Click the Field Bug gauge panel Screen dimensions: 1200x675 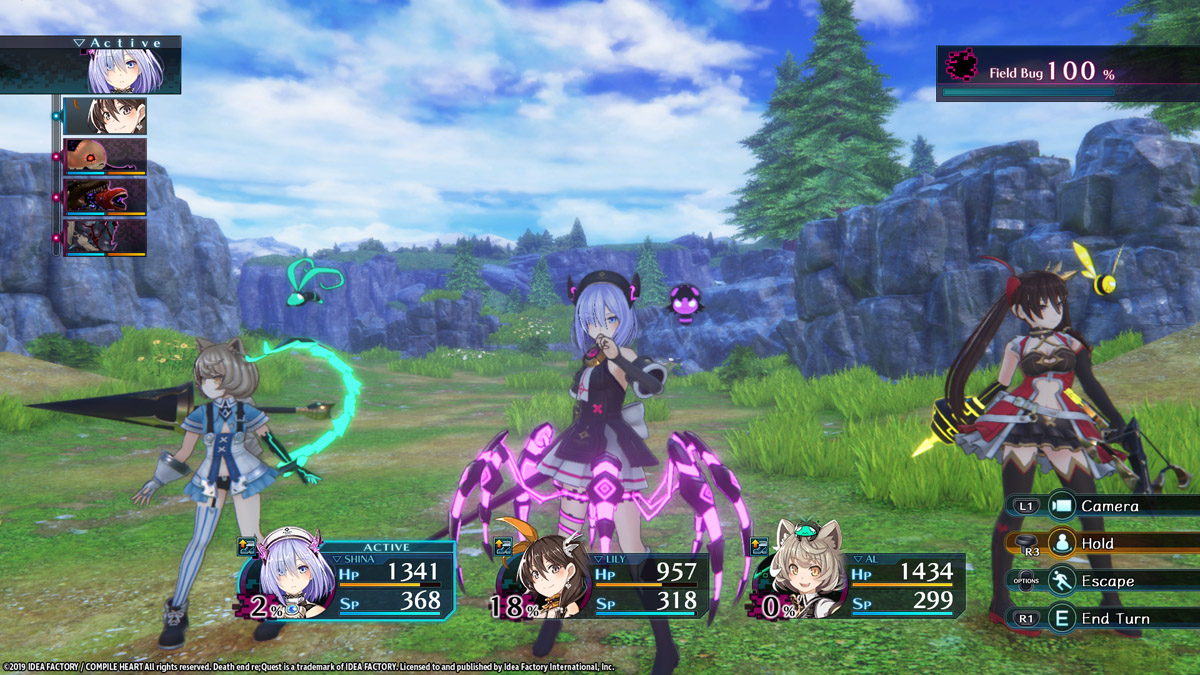(x=1066, y=73)
